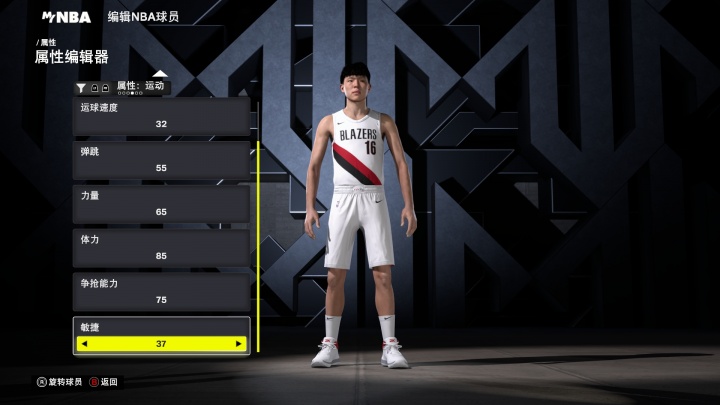720x405 pixels.
Task: Open the attribute category filter funnel
Action: coord(82,88)
